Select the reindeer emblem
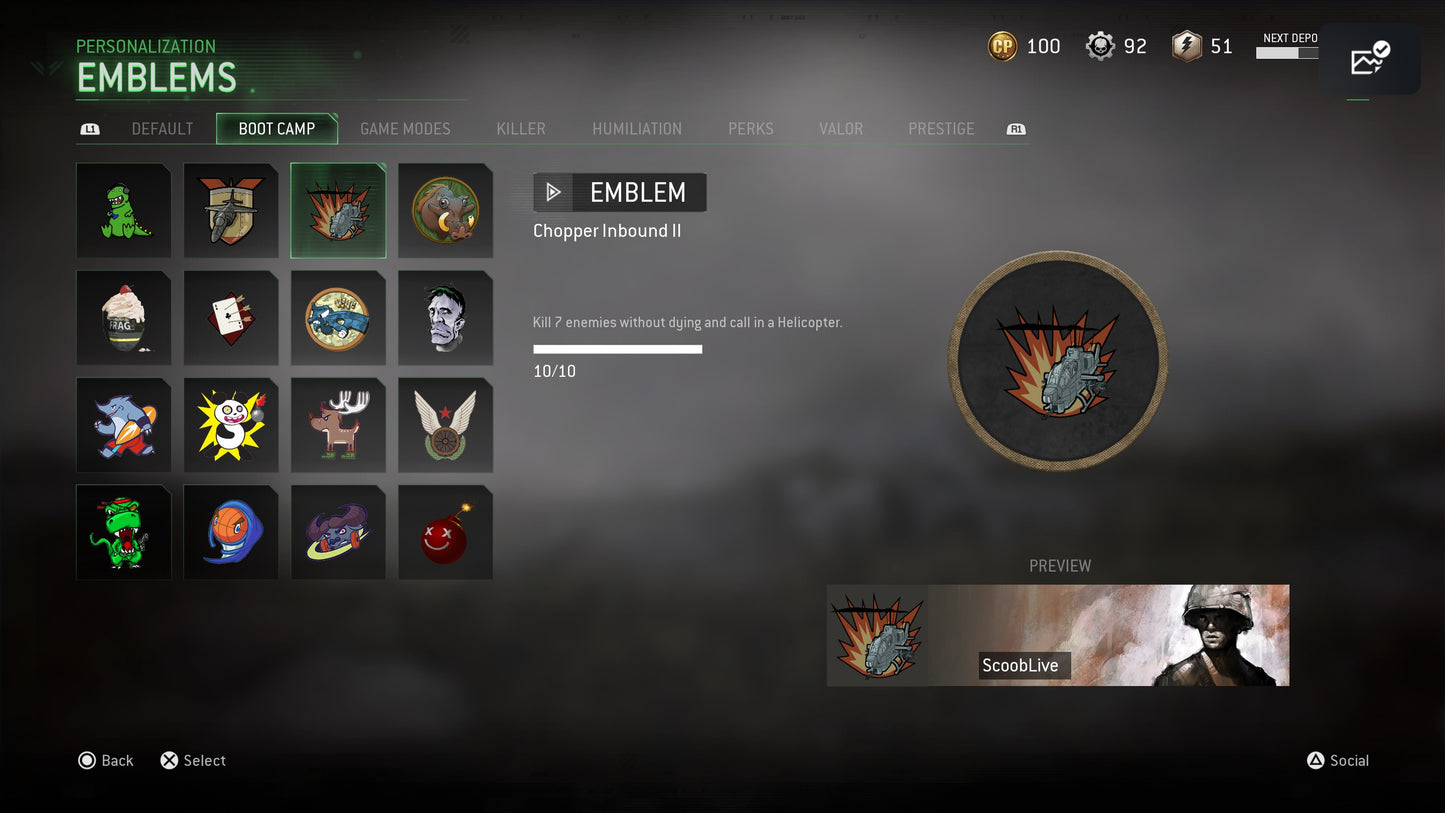Viewport: 1445px width, 813px height. pyautogui.click(x=338, y=425)
